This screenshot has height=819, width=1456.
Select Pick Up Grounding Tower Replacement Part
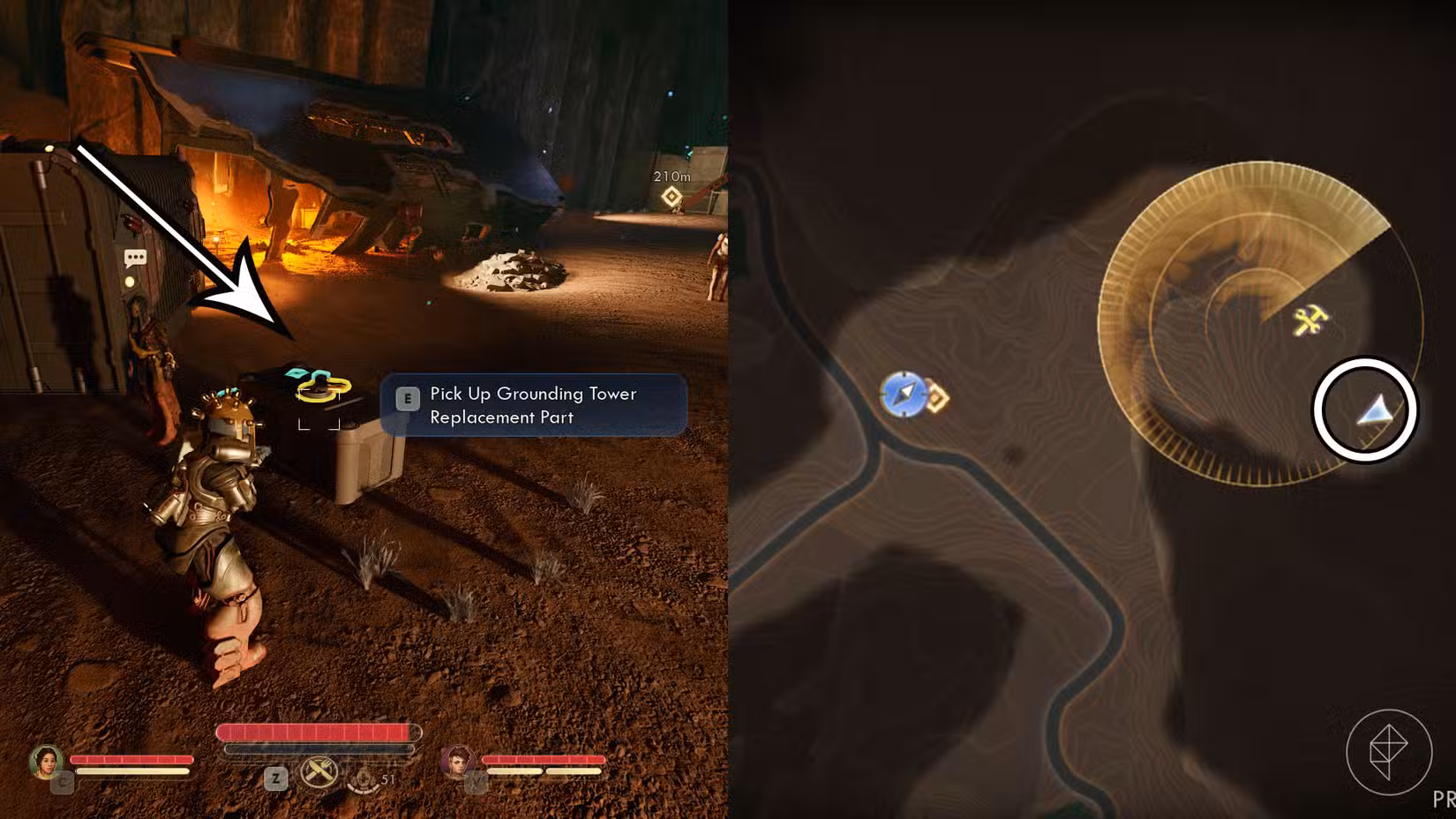532,405
